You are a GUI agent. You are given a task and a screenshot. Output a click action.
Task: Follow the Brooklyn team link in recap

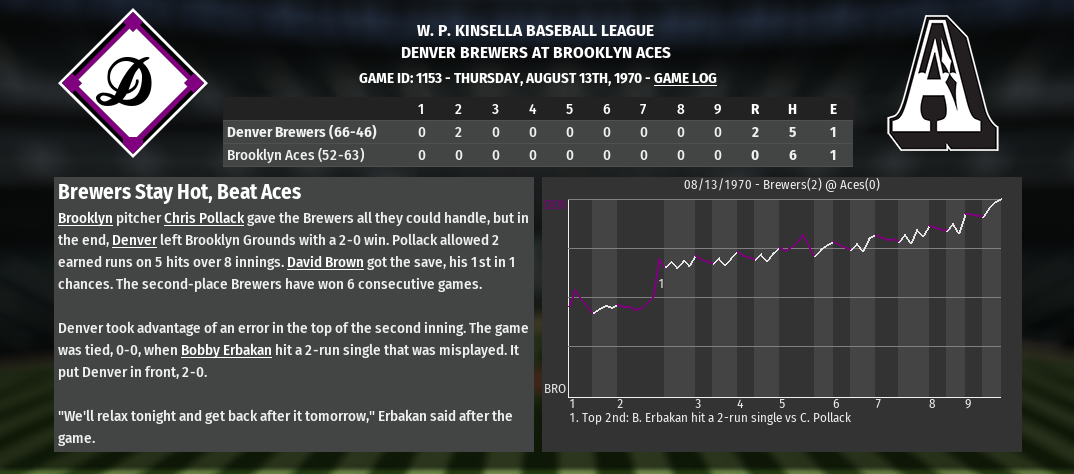[85, 218]
